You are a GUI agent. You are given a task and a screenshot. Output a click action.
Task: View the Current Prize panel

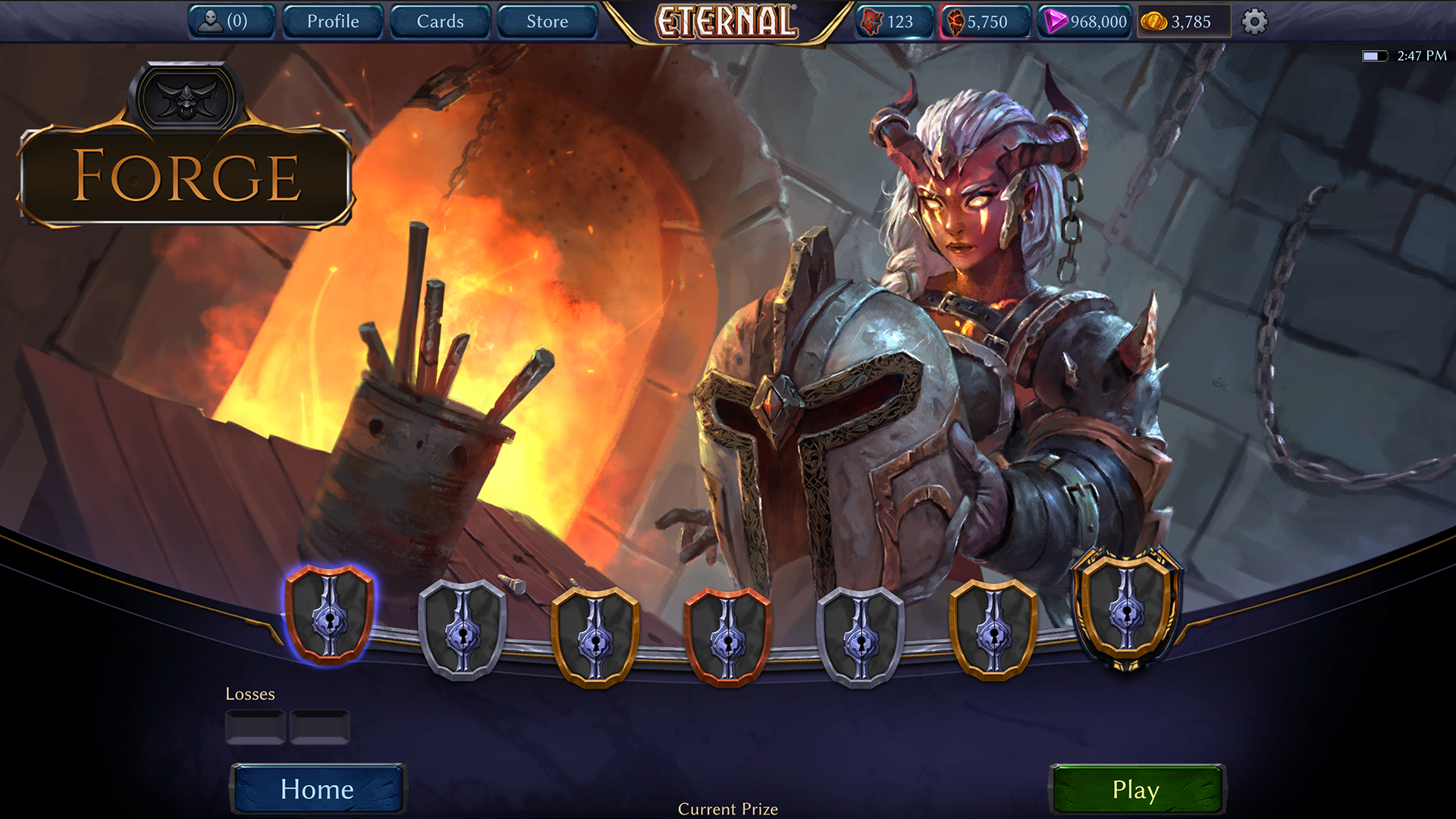point(727,808)
